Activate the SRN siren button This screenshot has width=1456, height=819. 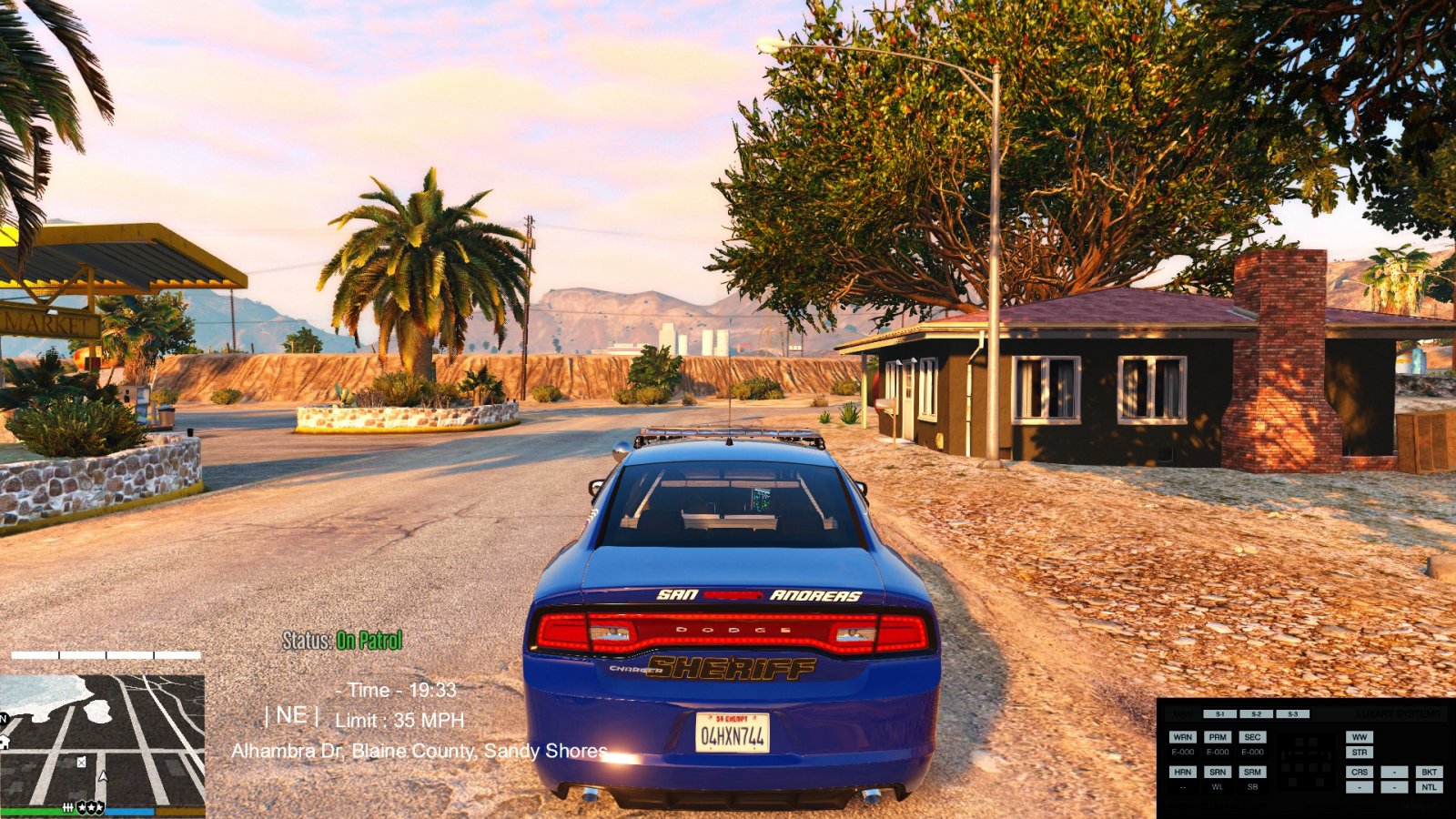point(1218,772)
